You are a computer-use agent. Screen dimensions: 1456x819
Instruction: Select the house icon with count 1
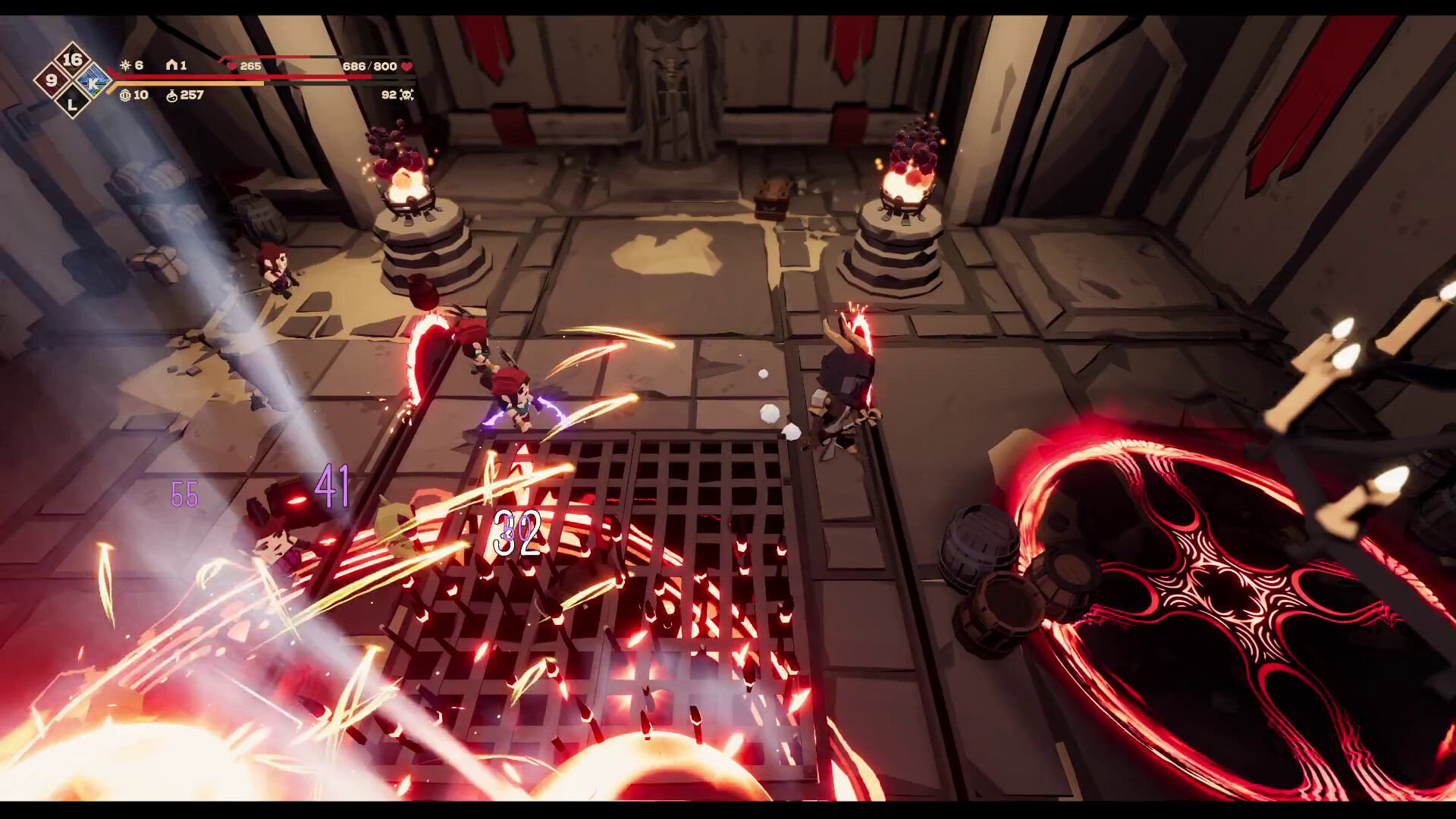tap(171, 65)
